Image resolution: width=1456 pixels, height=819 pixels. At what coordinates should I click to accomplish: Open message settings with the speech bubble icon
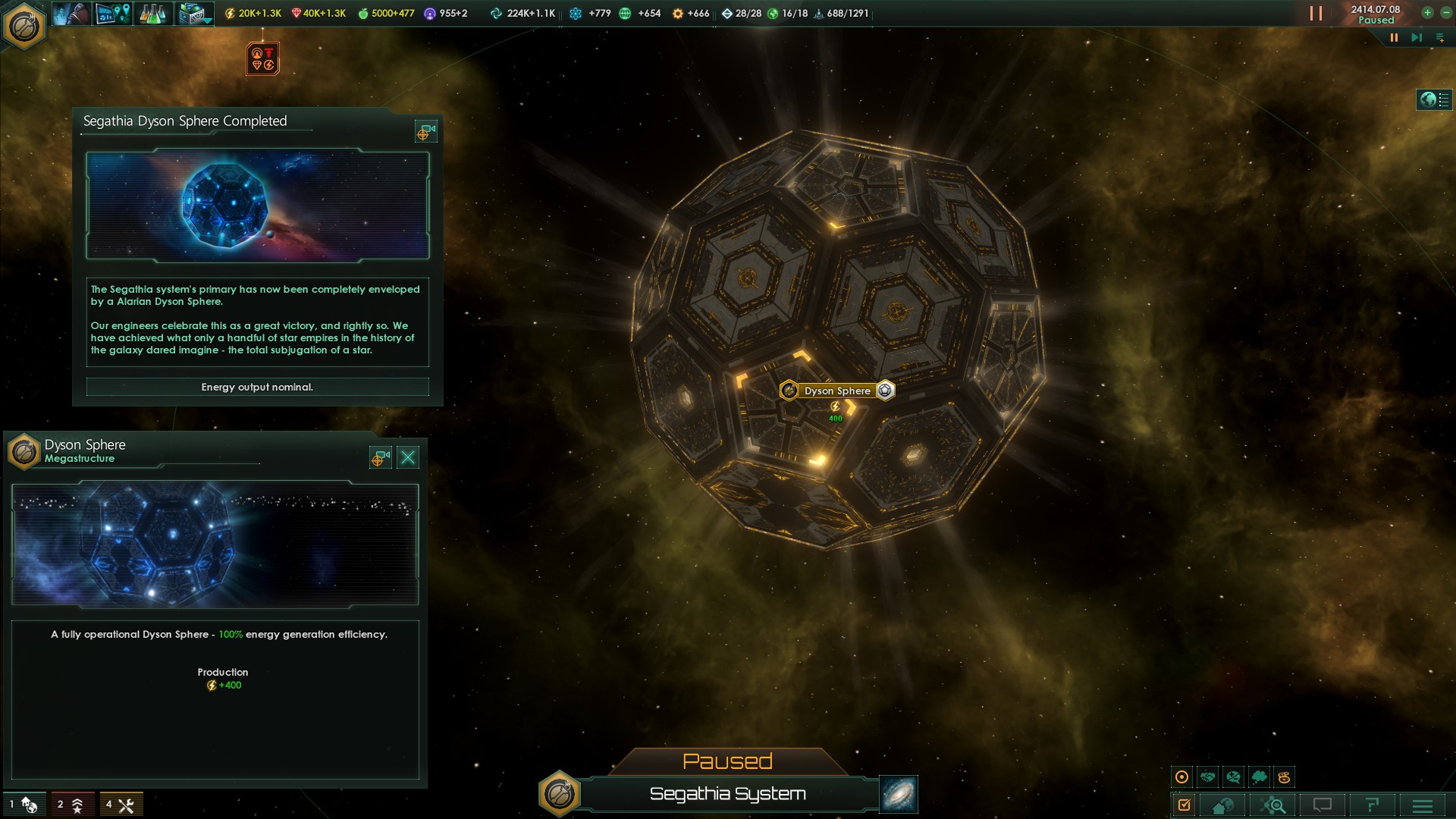click(1323, 804)
